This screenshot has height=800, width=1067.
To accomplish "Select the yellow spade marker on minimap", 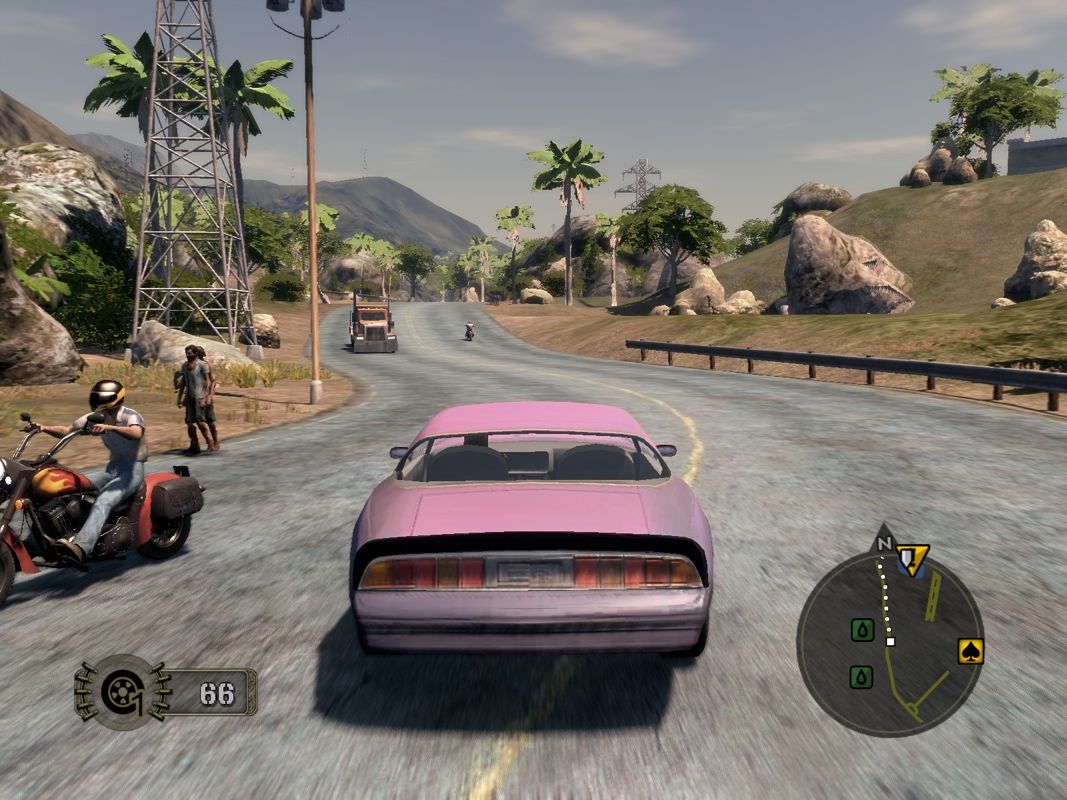I will (x=970, y=651).
